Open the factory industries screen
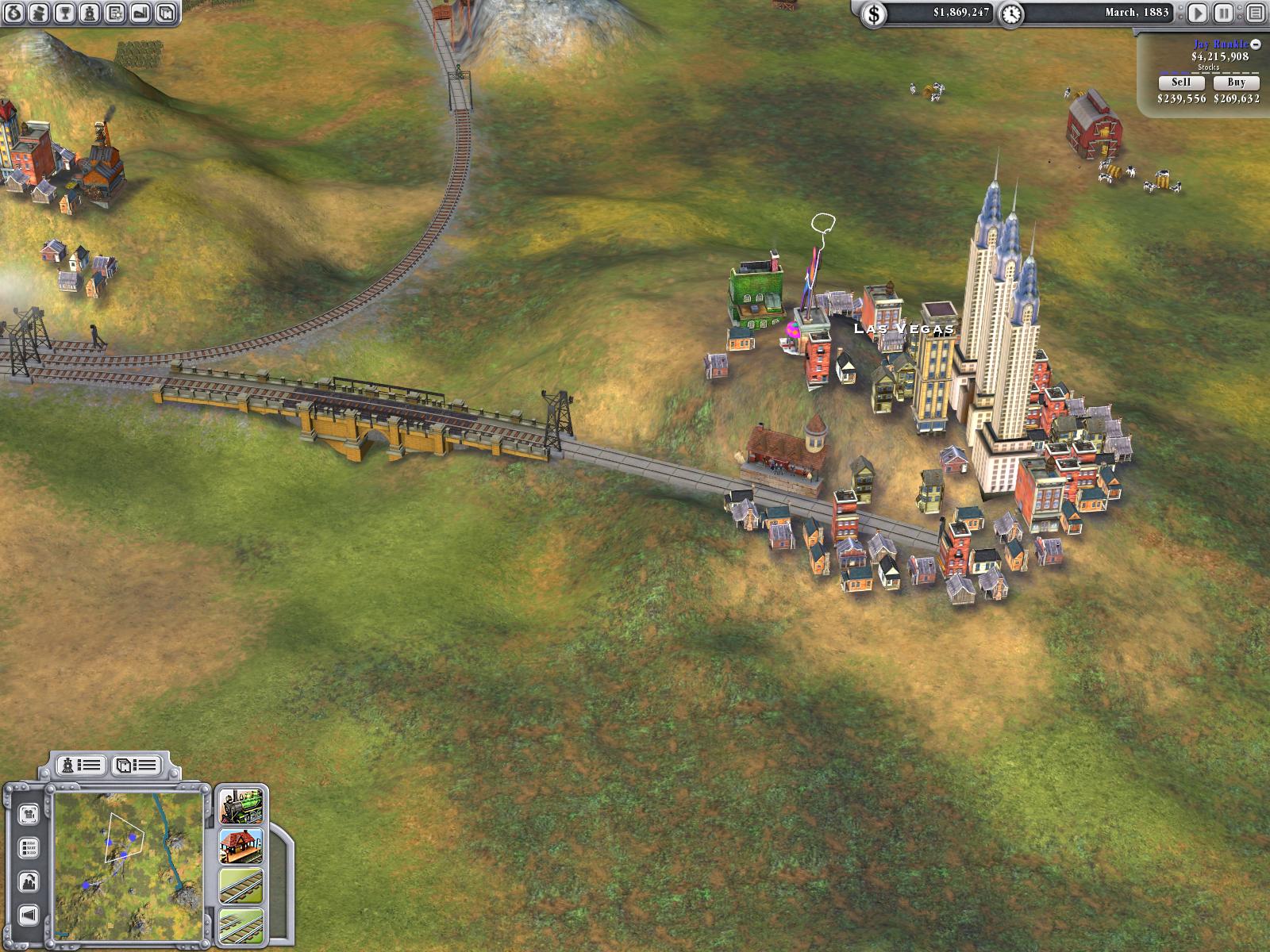 click(x=140, y=13)
